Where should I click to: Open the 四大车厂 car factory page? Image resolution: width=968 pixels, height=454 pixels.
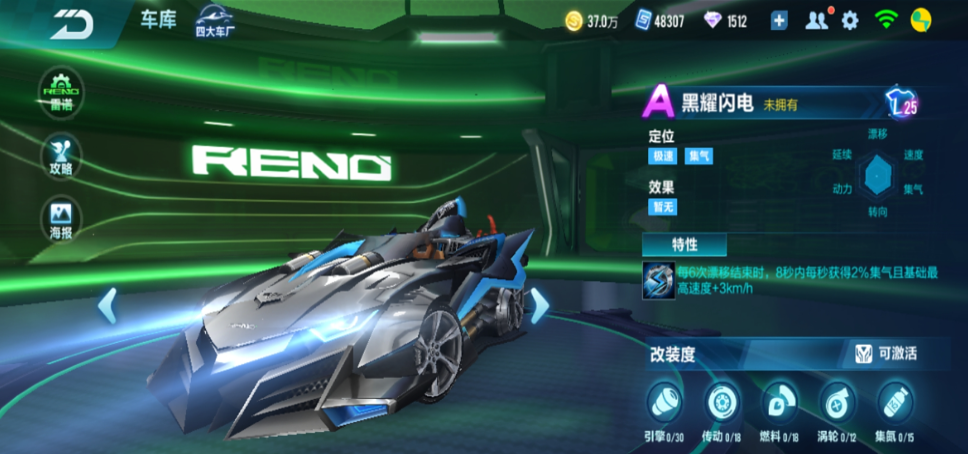pos(221,20)
